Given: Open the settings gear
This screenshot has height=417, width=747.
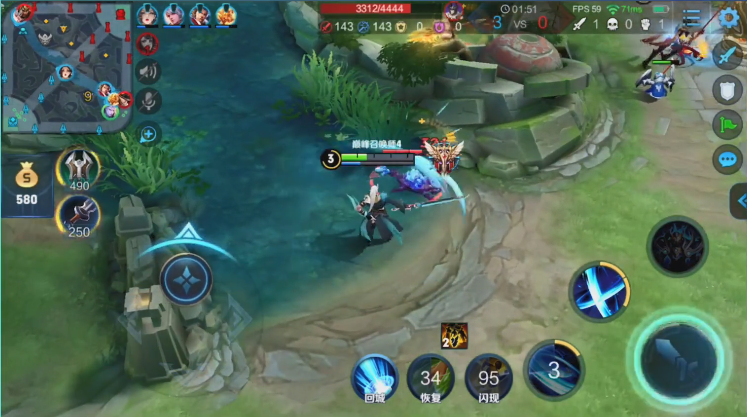Looking at the screenshot, I should pyautogui.click(x=729, y=17).
